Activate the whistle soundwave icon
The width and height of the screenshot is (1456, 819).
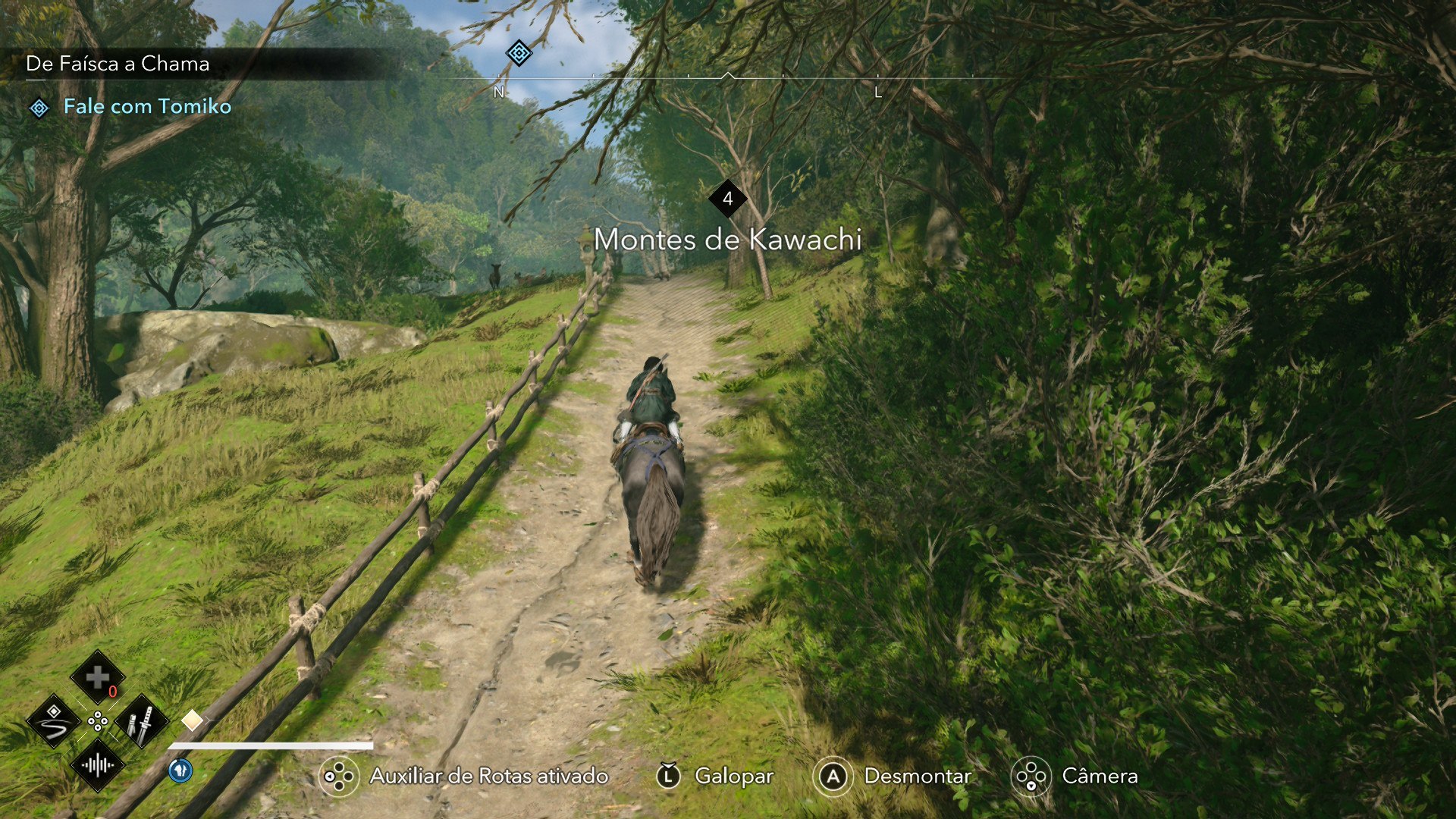click(x=97, y=764)
